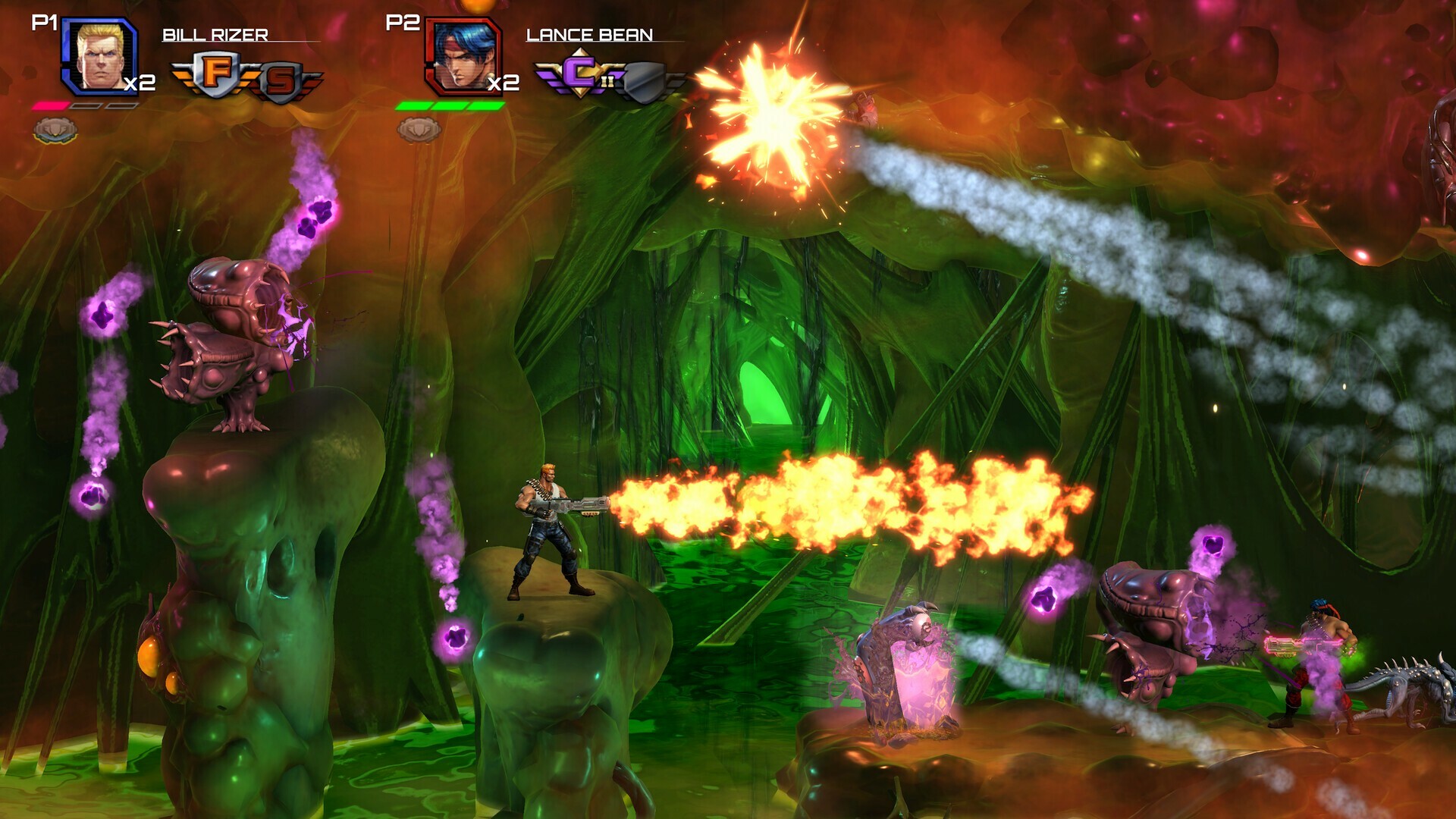Select the perk emblem under P1 health bar
1456x819 pixels.
click(x=55, y=130)
